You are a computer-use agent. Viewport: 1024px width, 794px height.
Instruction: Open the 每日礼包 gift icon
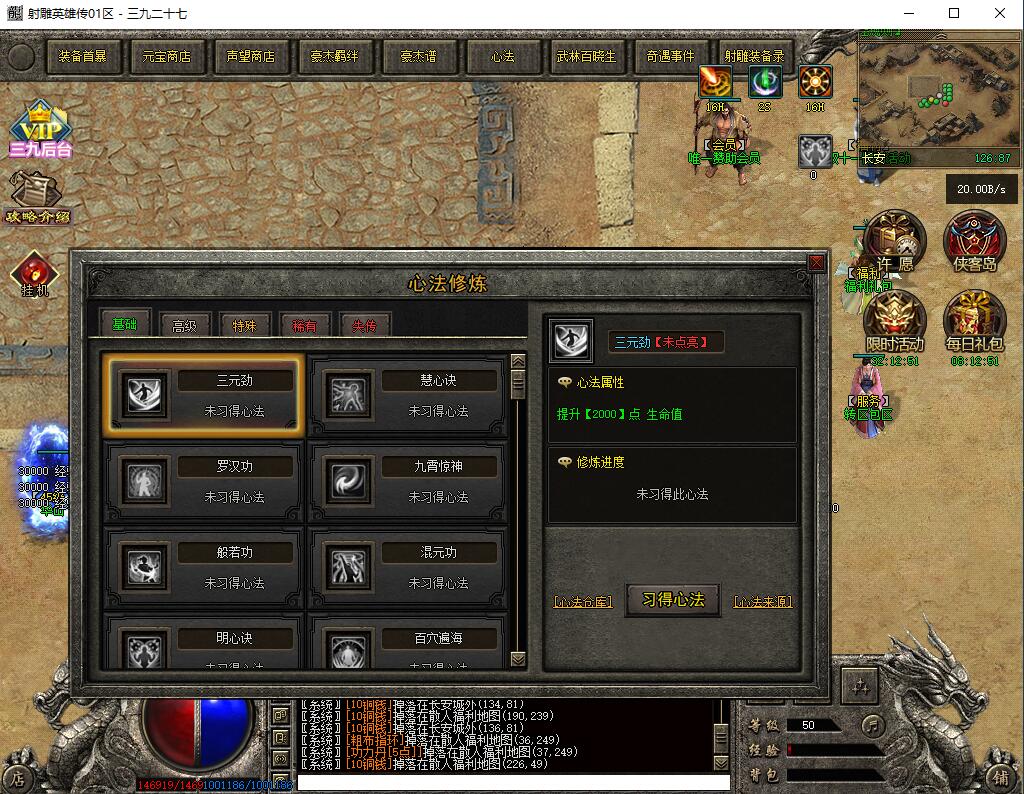click(x=974, y=322)
